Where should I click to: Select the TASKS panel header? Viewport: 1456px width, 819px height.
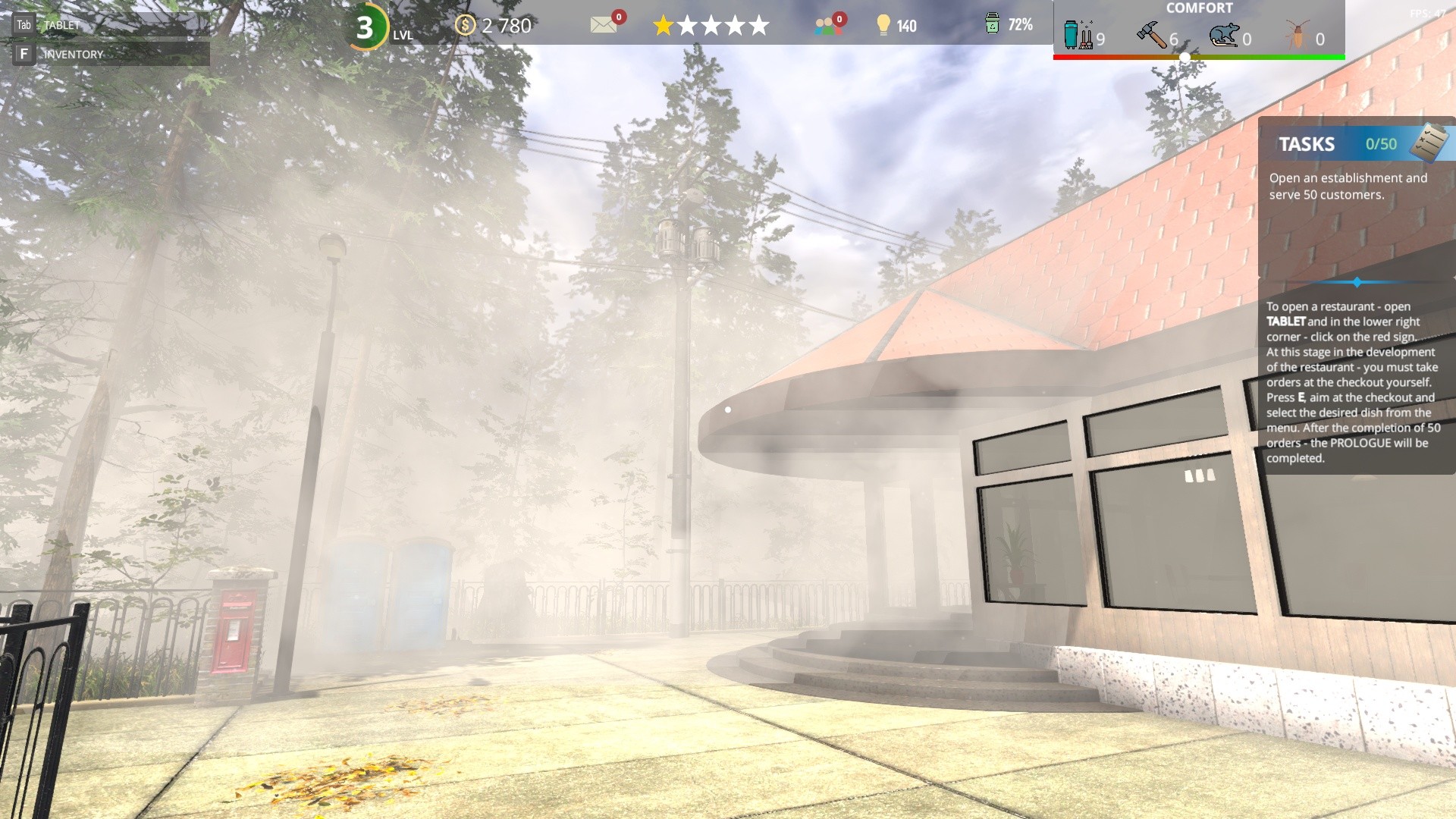pos(1307,144)
